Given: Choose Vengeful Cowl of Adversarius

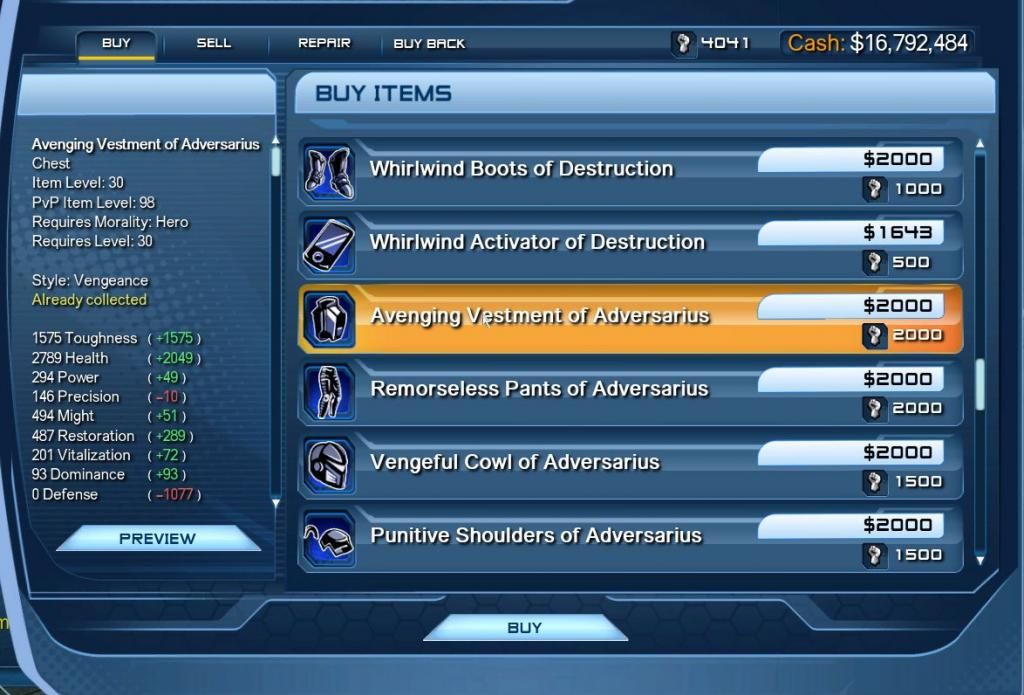Looking at the screenshot, I should (x=514, y=462).
